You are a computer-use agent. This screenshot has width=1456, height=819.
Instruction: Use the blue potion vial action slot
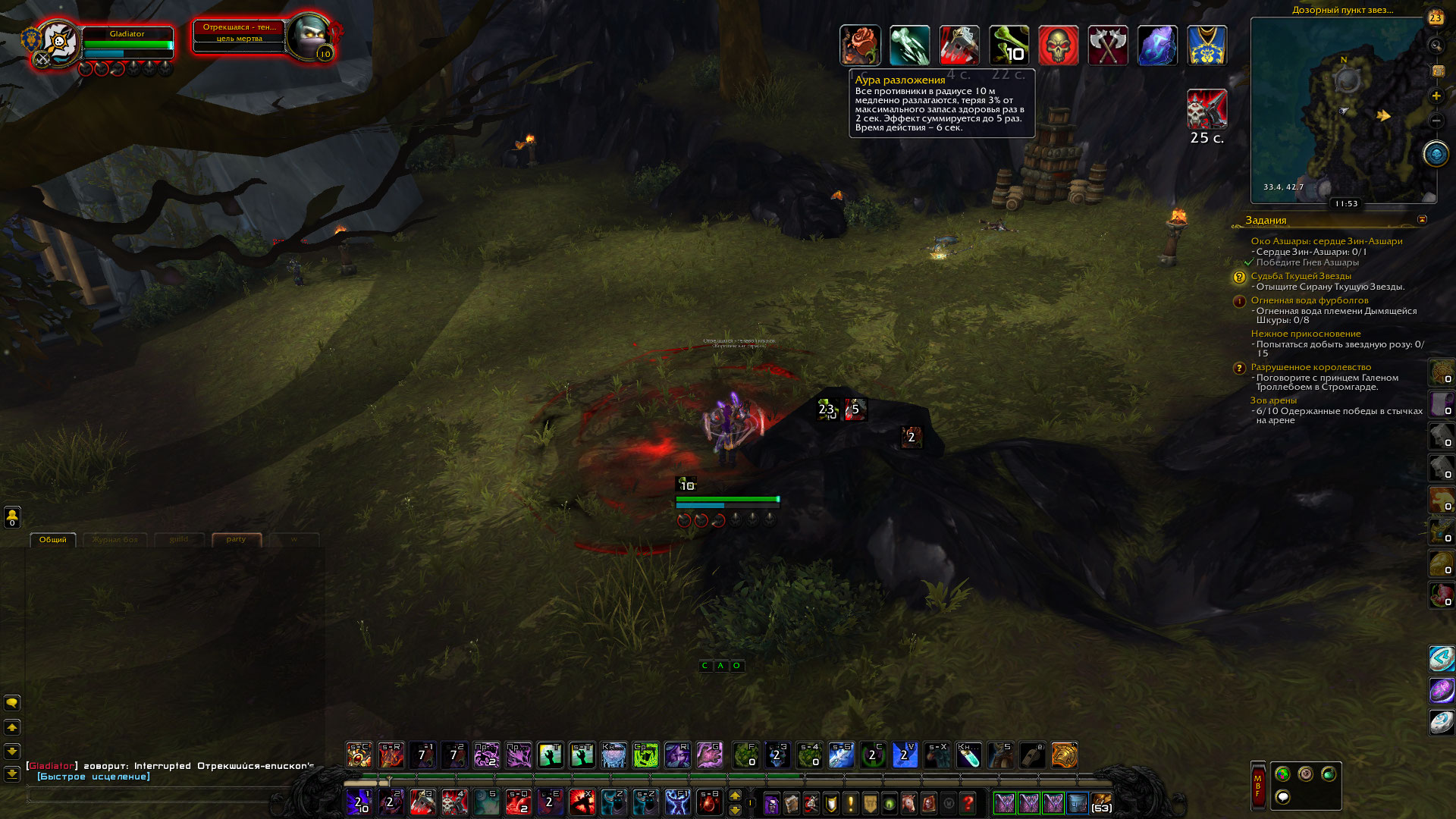coord(968,755)
